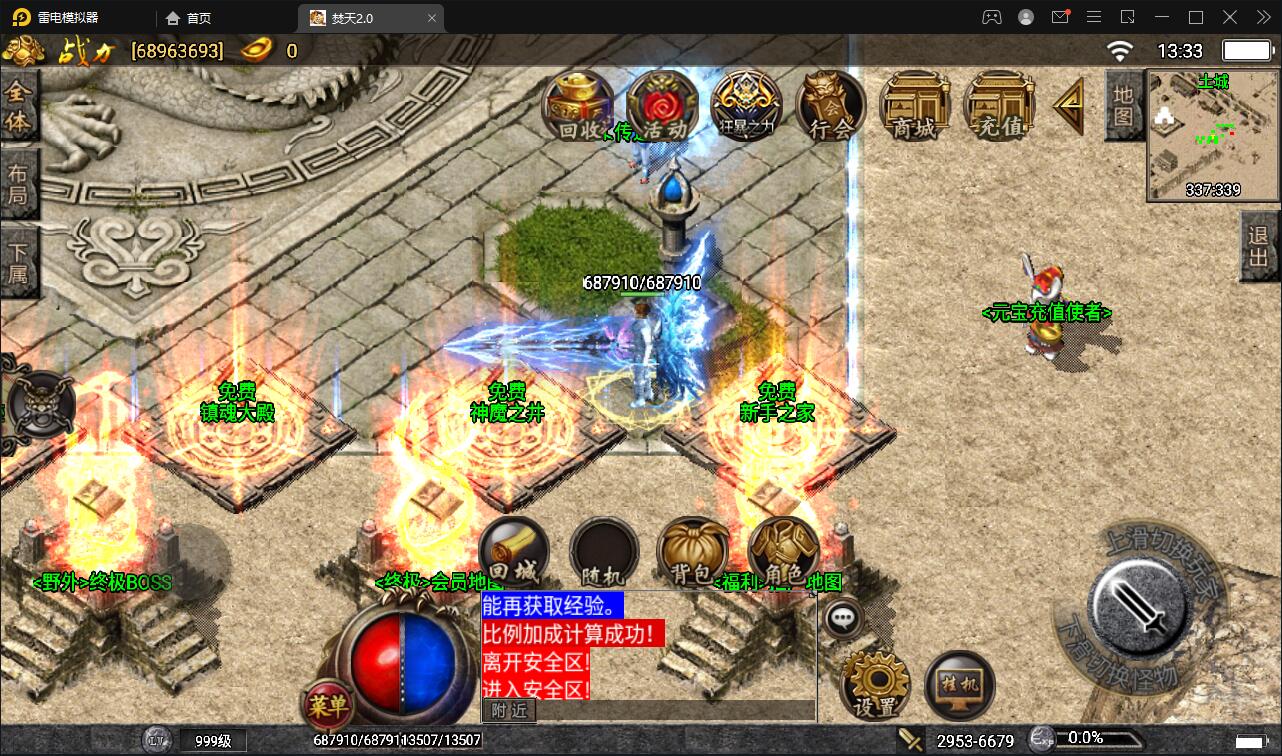Open the 充值 recharge icon
Image resolution: width=1282 pixels, height=756 pixels.
[998, 103]
